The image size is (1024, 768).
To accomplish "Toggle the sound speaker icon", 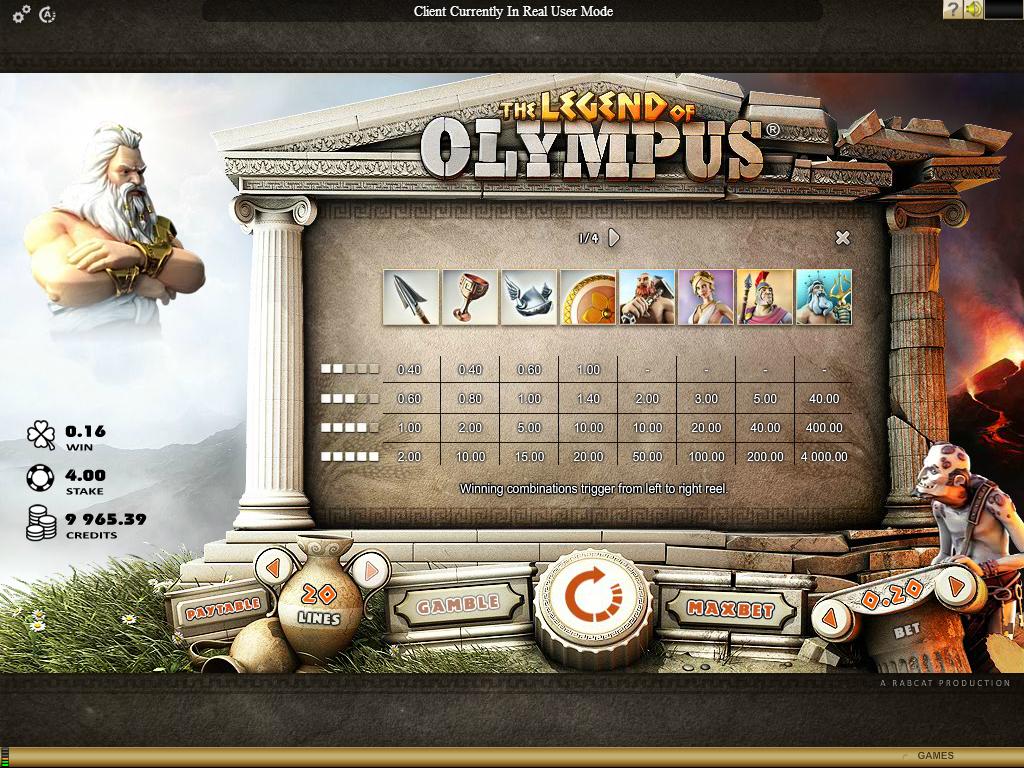I will point(973,10).
